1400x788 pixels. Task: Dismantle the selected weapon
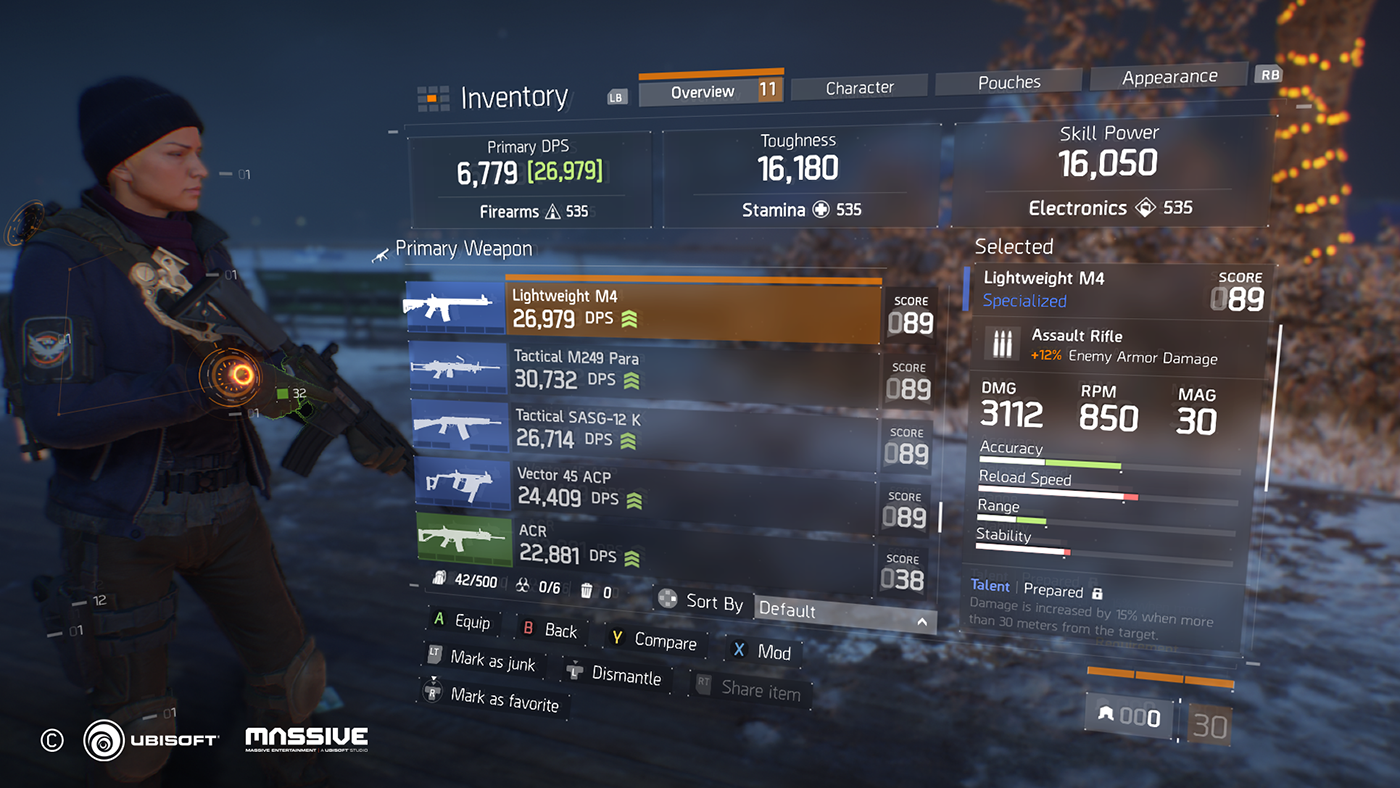[617, 675]
